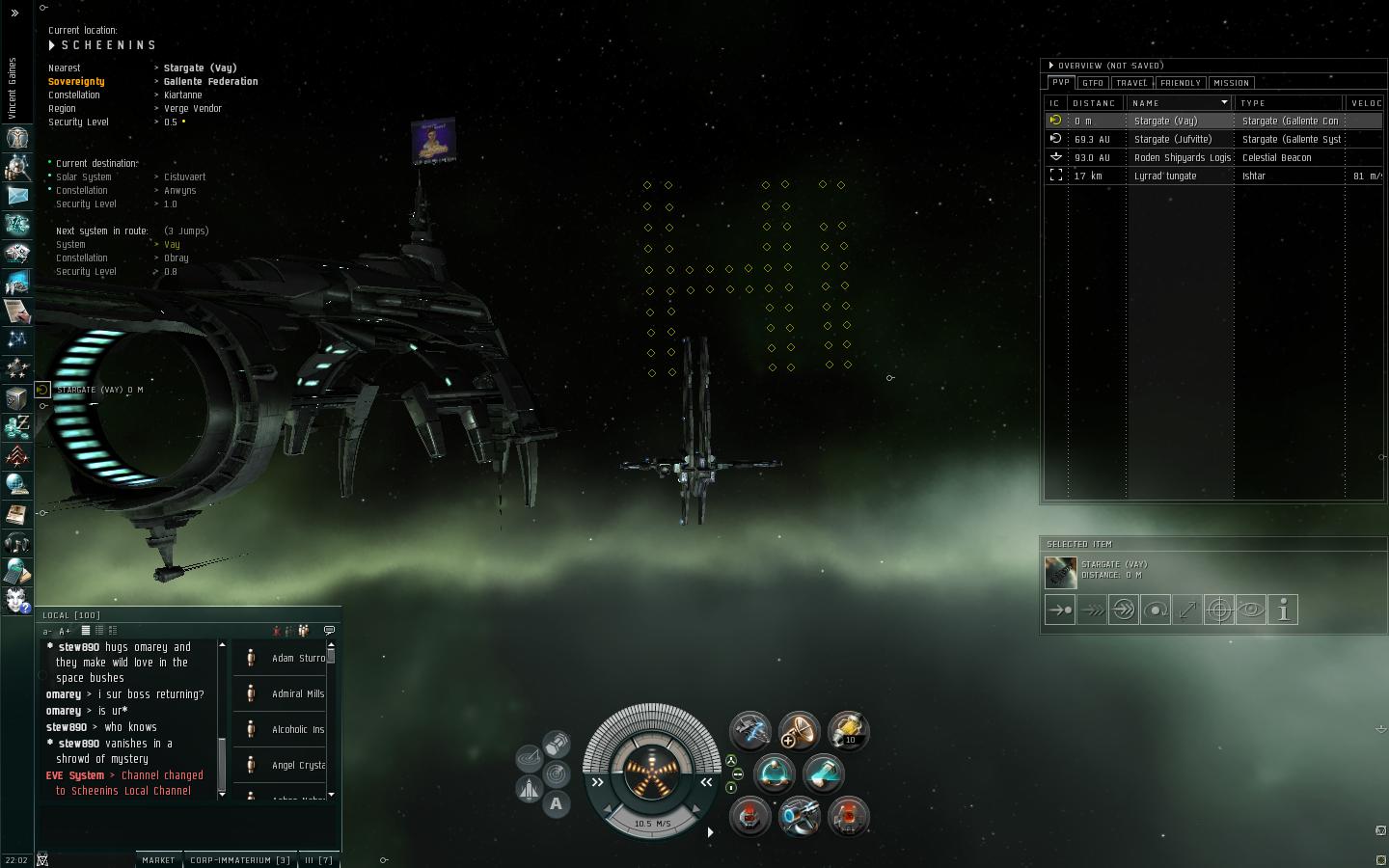Show info on the selected stargate
Screen dimensions: 1389x868
(1283, 610)
